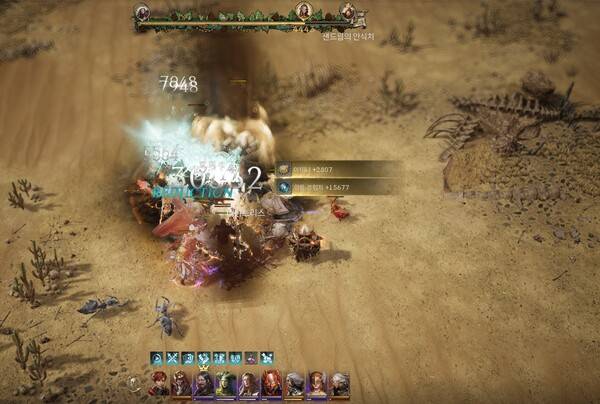
Task: Choose the crowned dark-haired hero portrait
Action: click(x=204, y=382)
